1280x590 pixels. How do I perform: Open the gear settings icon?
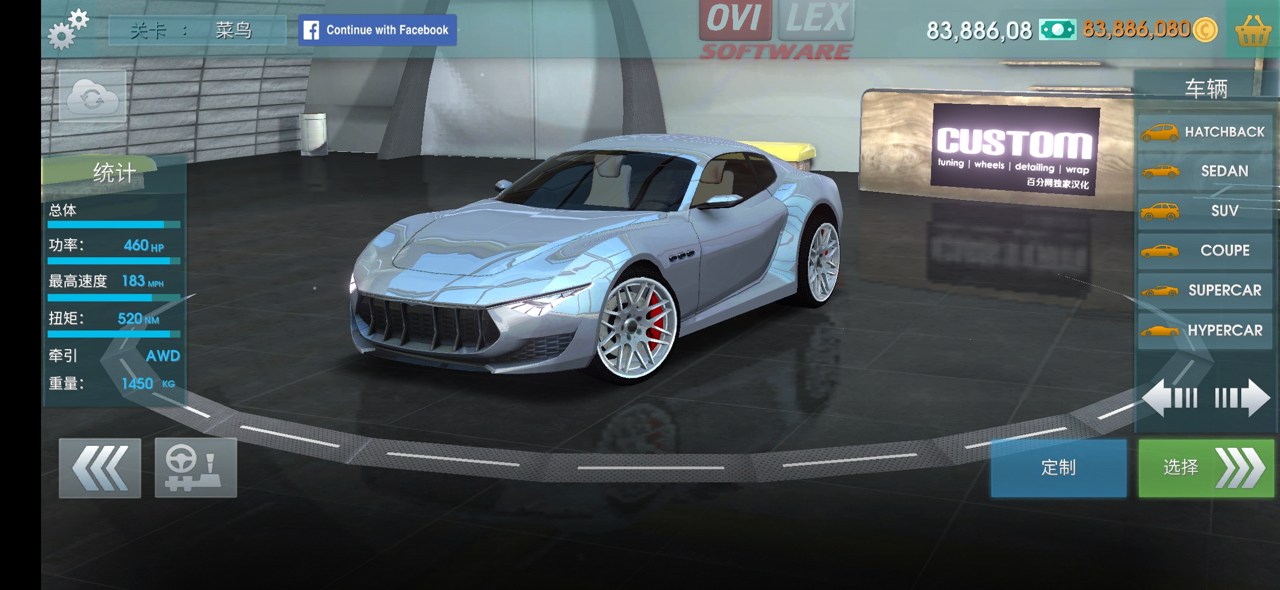[68, 30]
